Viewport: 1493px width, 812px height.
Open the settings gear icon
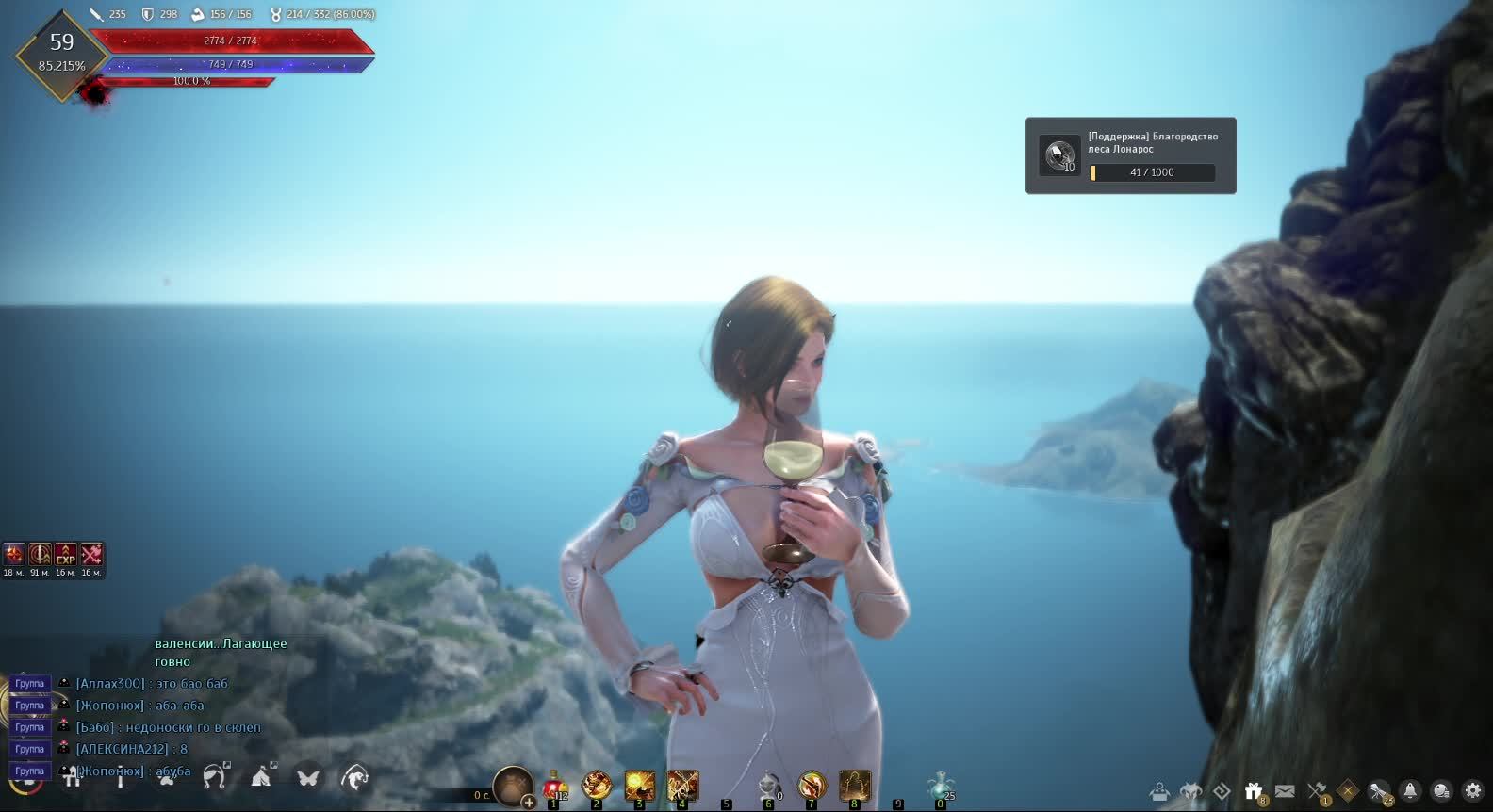[x=1472, y=790]
